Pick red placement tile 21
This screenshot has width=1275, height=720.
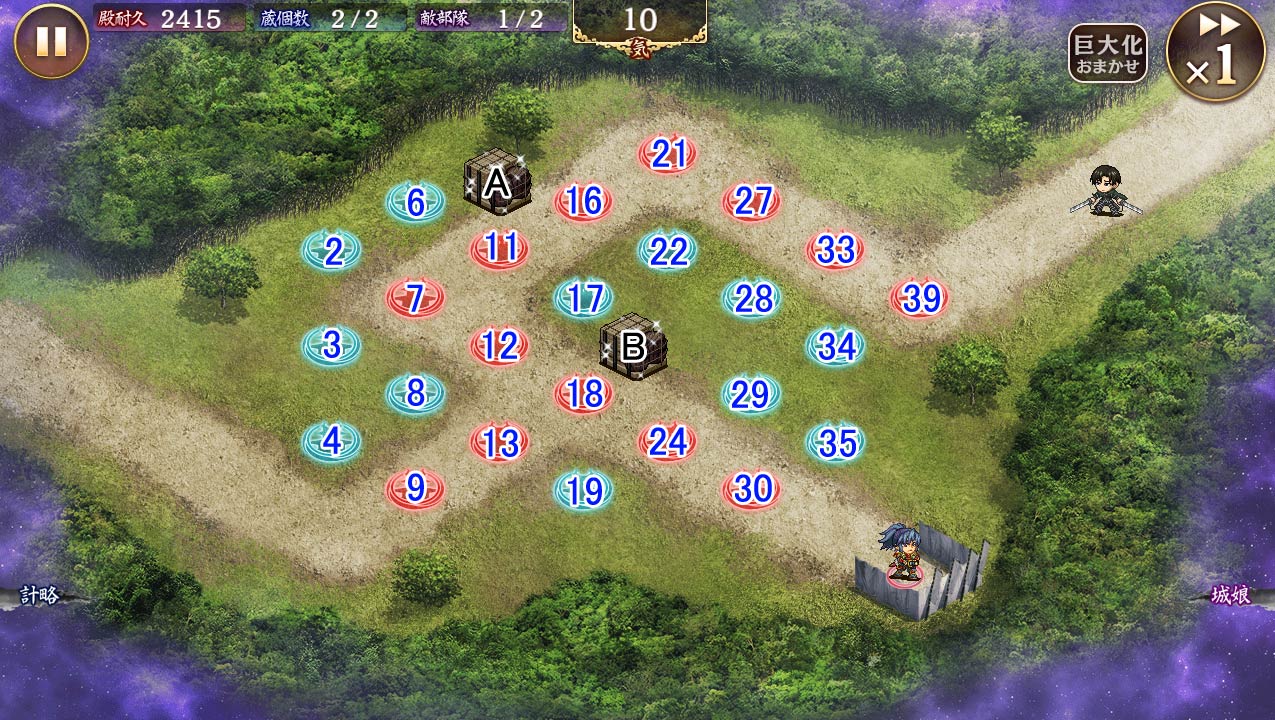667,155
